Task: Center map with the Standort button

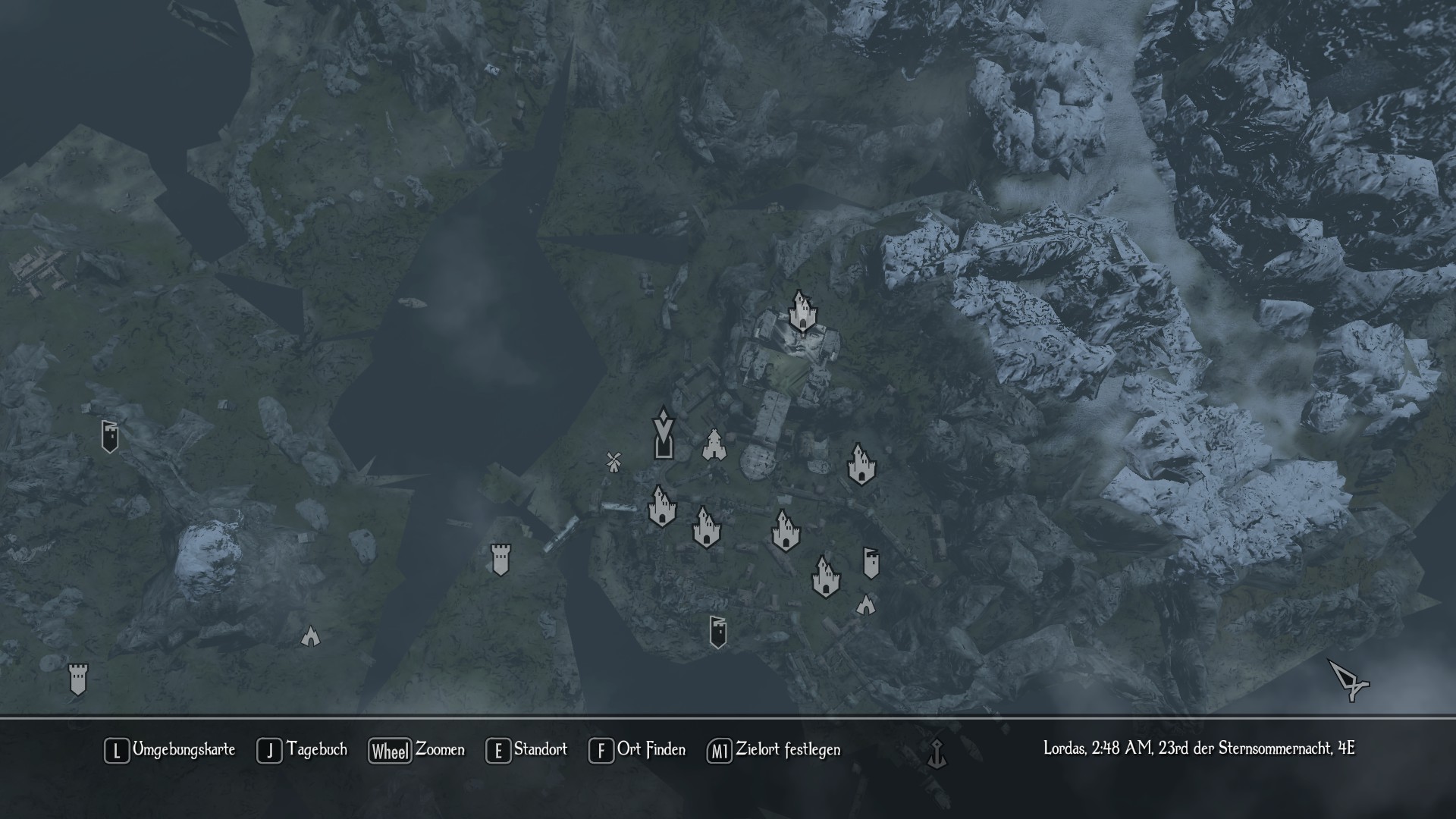Action: click(x=527, y=750)
